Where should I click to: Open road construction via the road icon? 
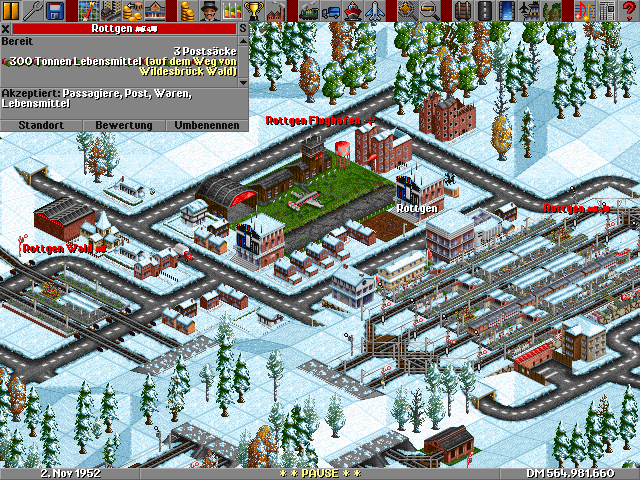[x=483, y=11]
